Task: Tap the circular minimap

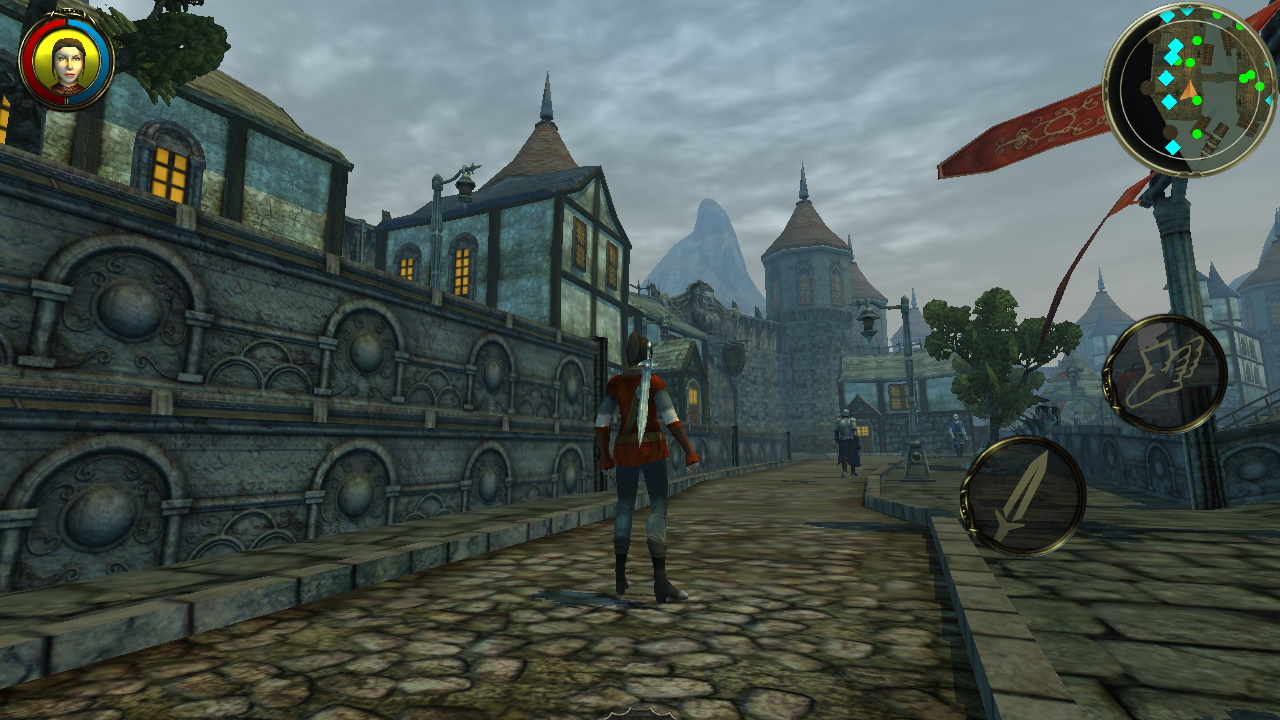Action: tap(1190, 89)
